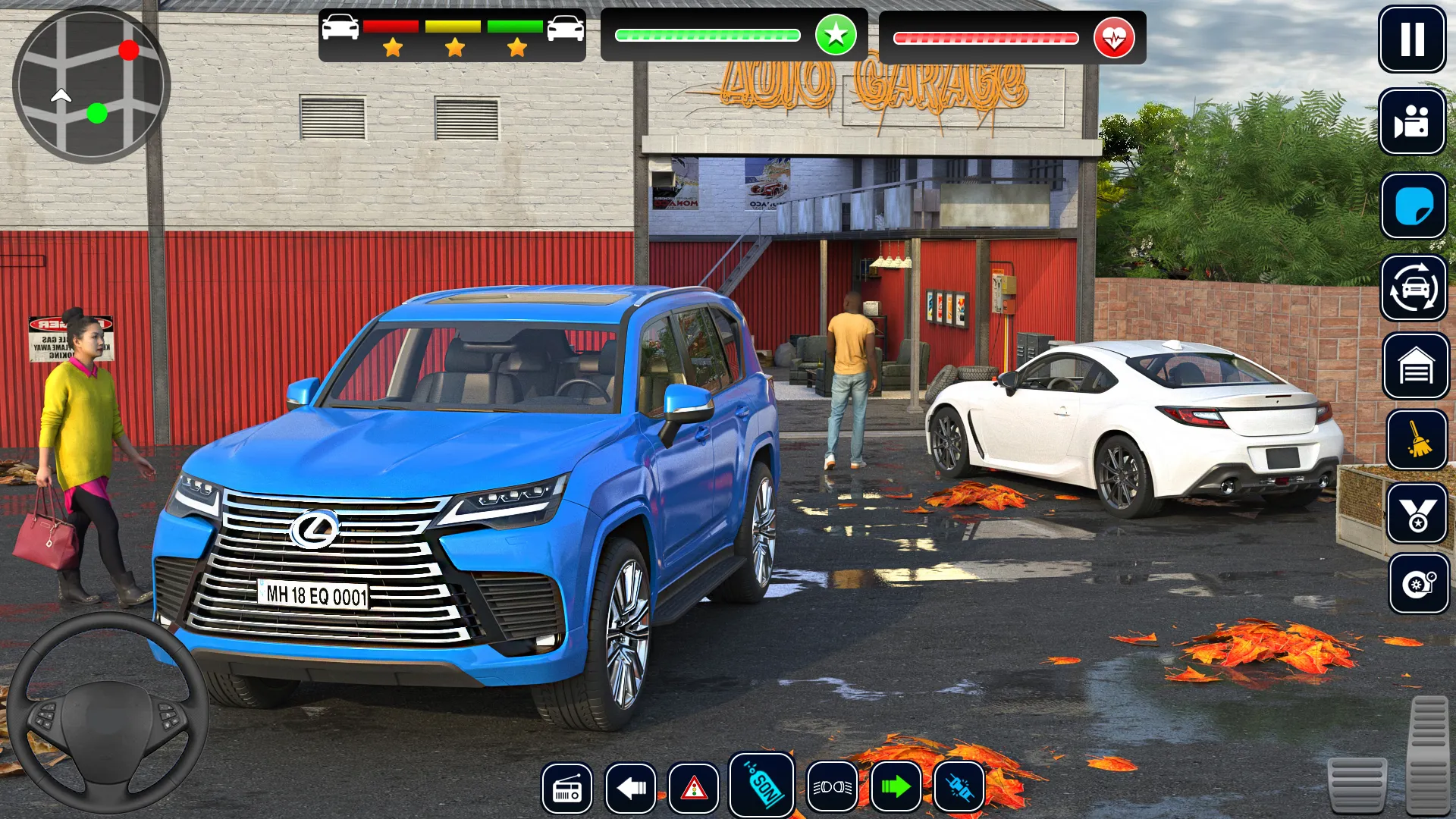This screenshot has width=1456, height=819.
Task: Click the steering wheel control
Action: (107, 713)
